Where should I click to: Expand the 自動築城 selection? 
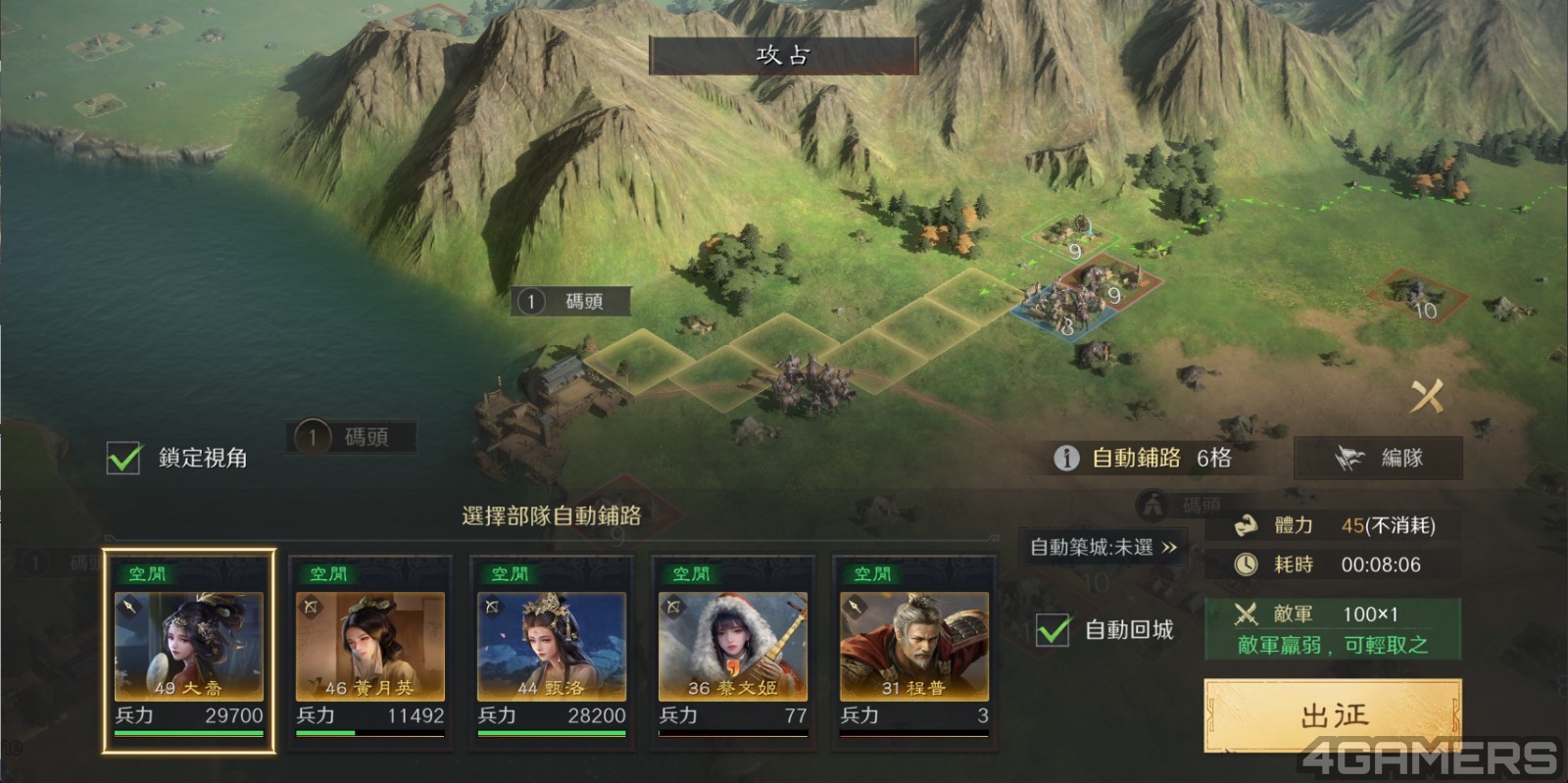point(1102,548)
